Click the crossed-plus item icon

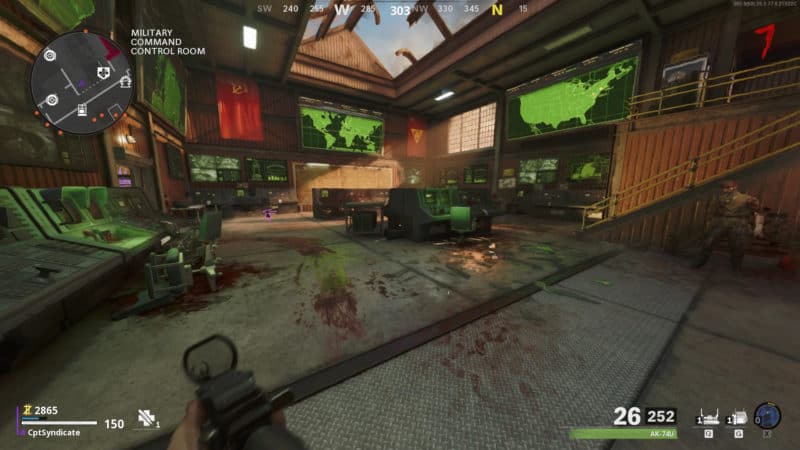point(146,418)
